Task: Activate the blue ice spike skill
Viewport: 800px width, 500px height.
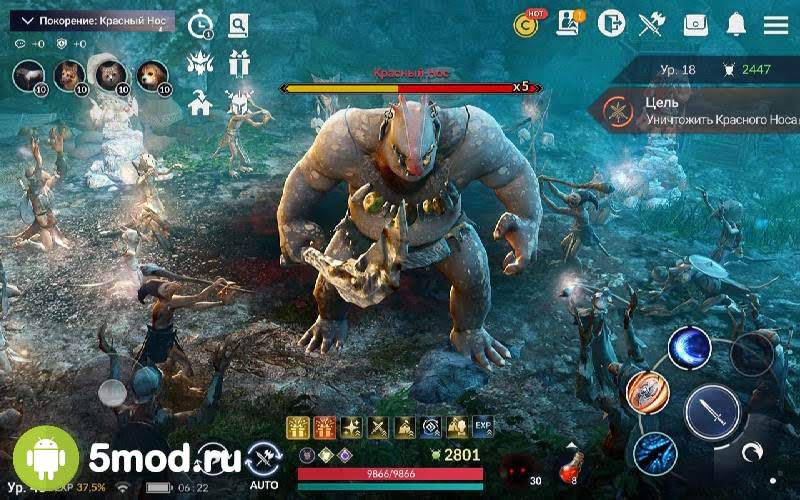Action: pyautogui.click(x=654, y=453)
